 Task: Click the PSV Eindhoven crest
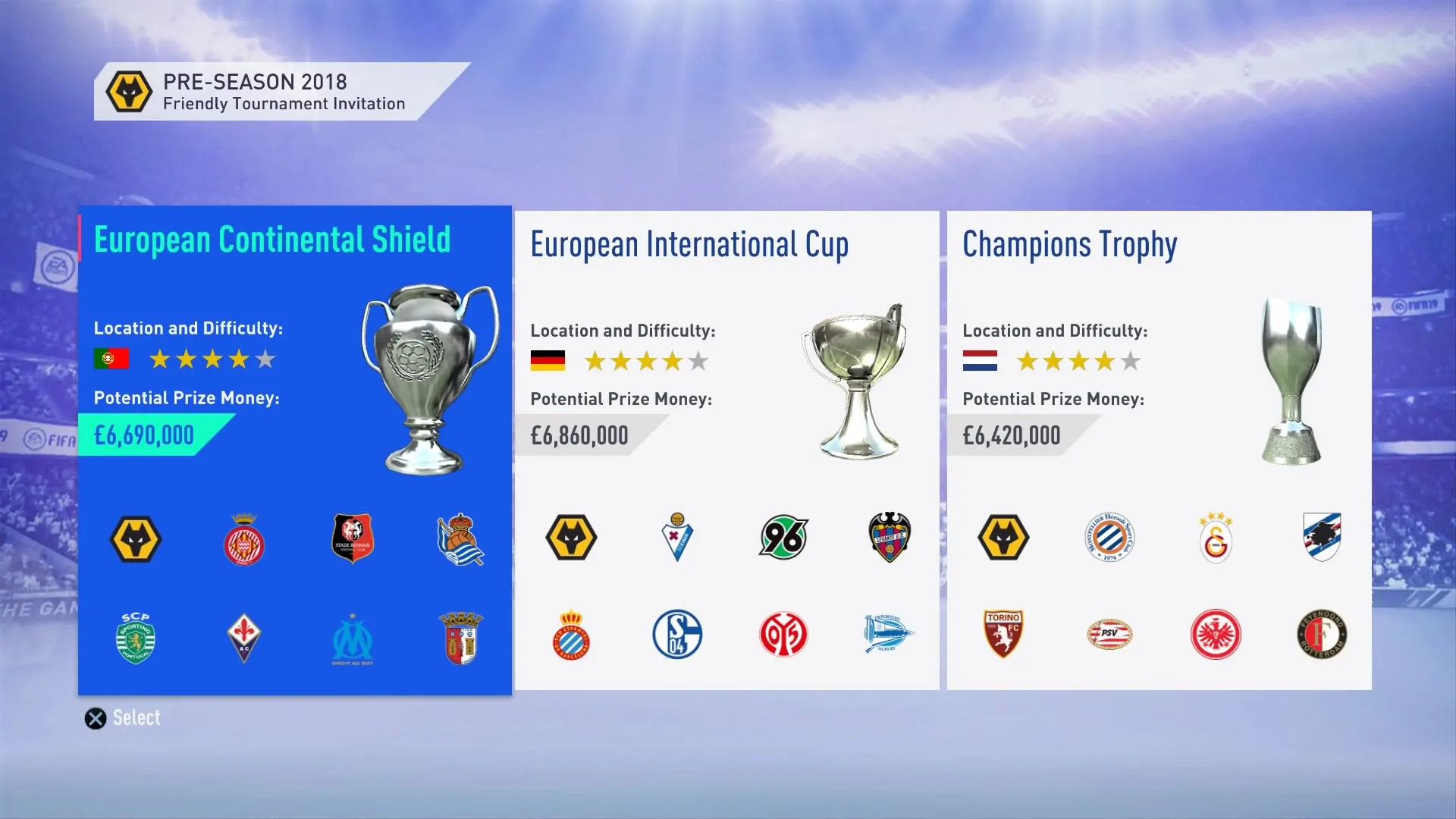pyautogui.click(x=1109, y=635)
